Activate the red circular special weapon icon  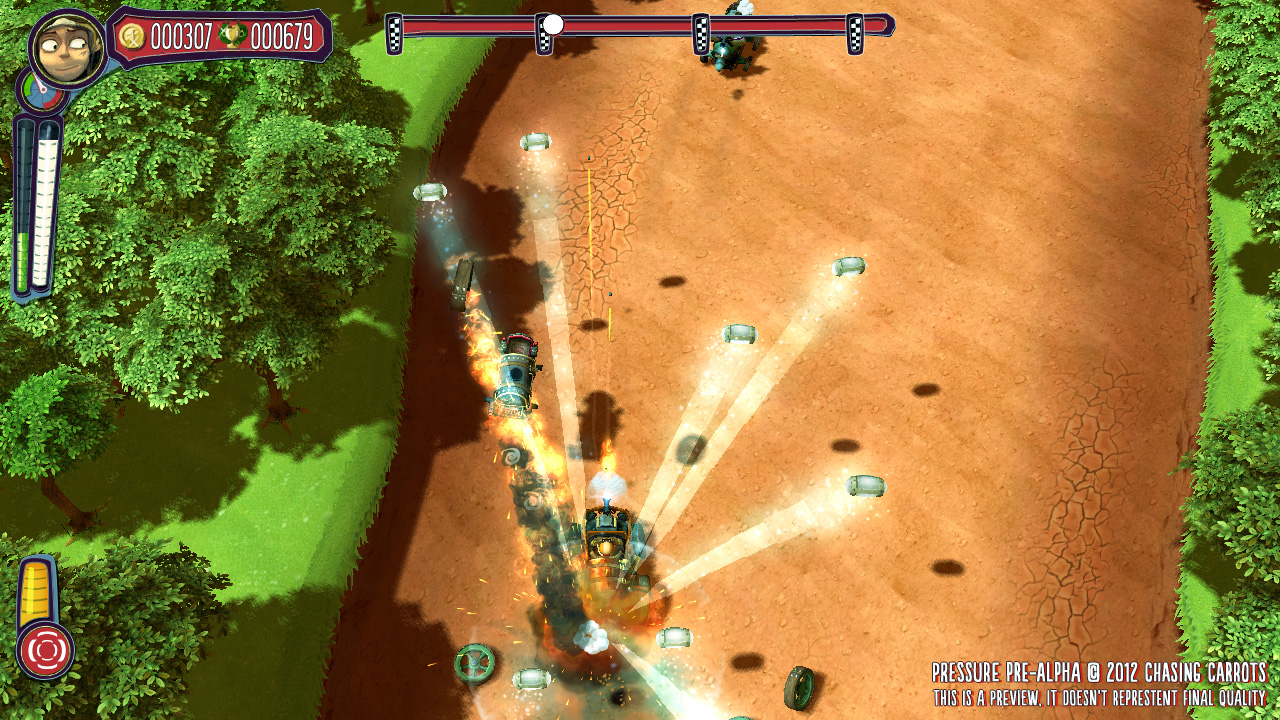[45, 649]
